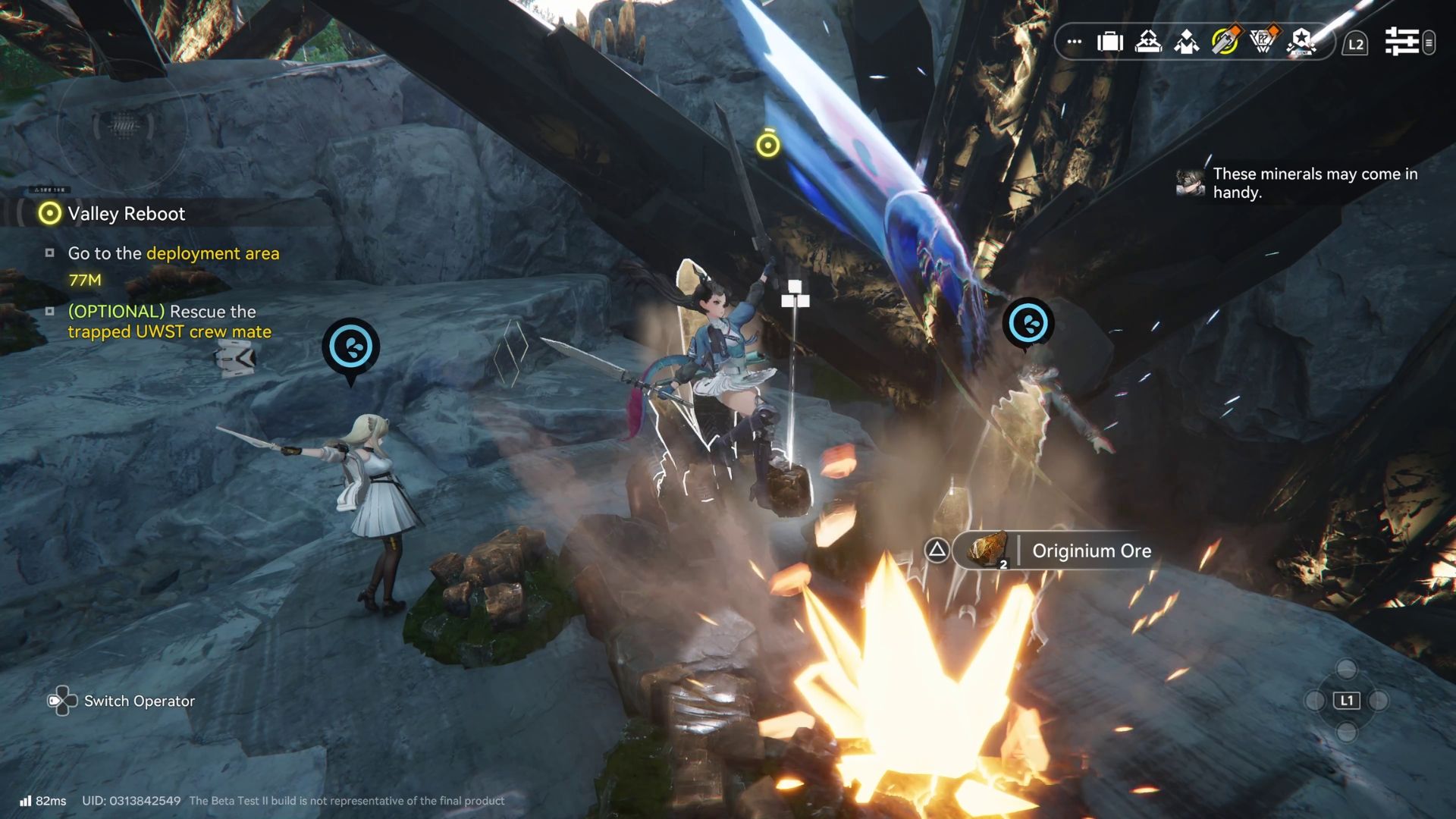This screenshot has width=1456, height=819.
Task: Select the Valley Reboot quest tracker
Action: click(x=126, y=214)
